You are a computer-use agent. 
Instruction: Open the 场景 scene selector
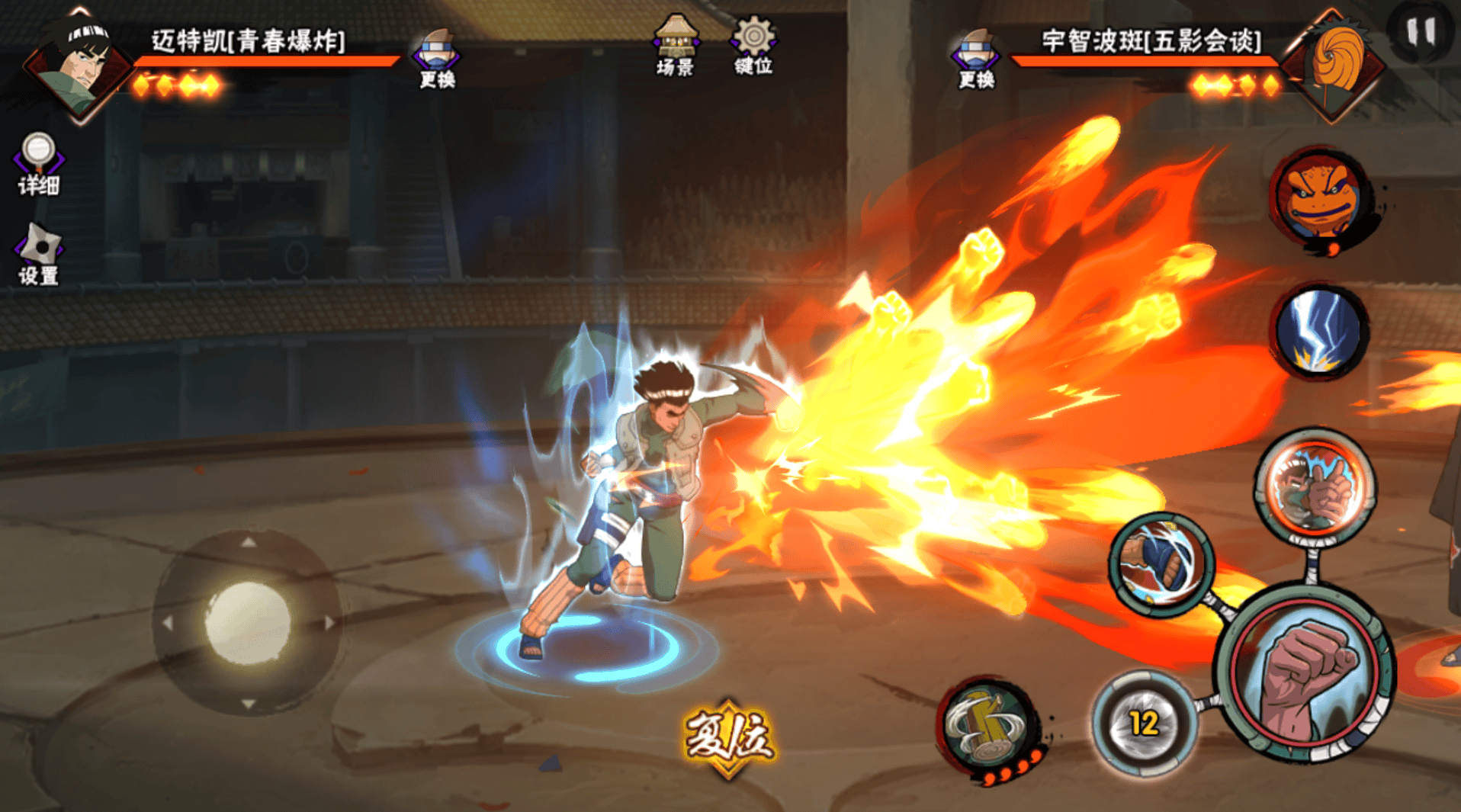(675, 46)
